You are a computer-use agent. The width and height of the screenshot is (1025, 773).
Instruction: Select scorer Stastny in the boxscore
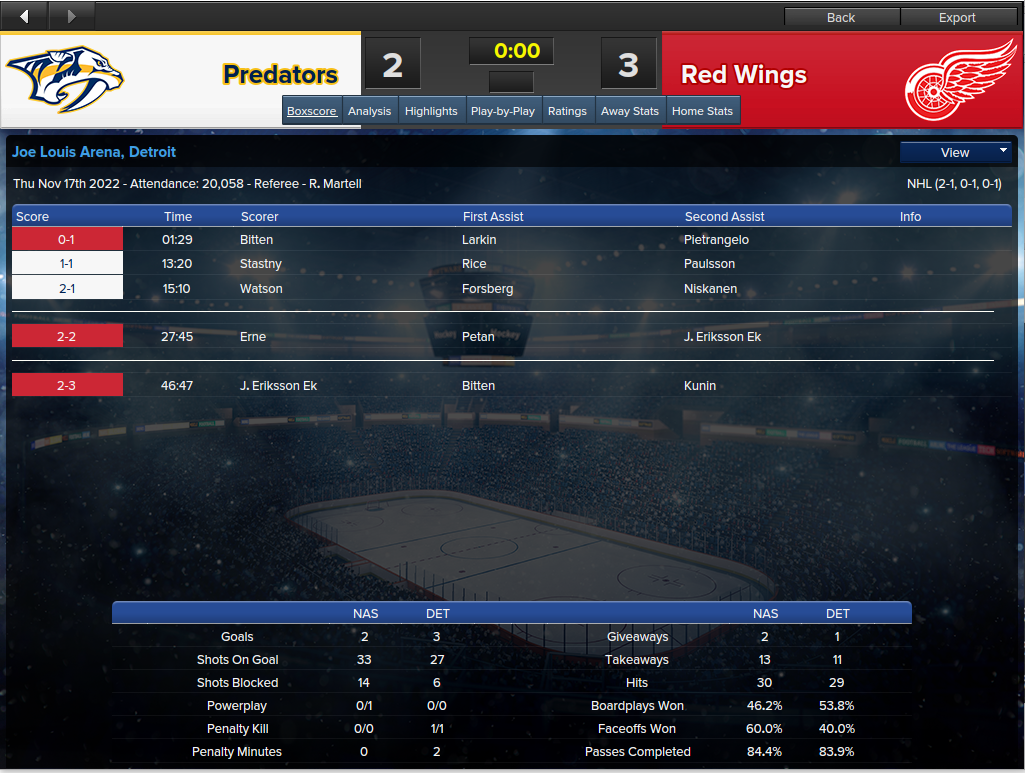click(261, 264)
